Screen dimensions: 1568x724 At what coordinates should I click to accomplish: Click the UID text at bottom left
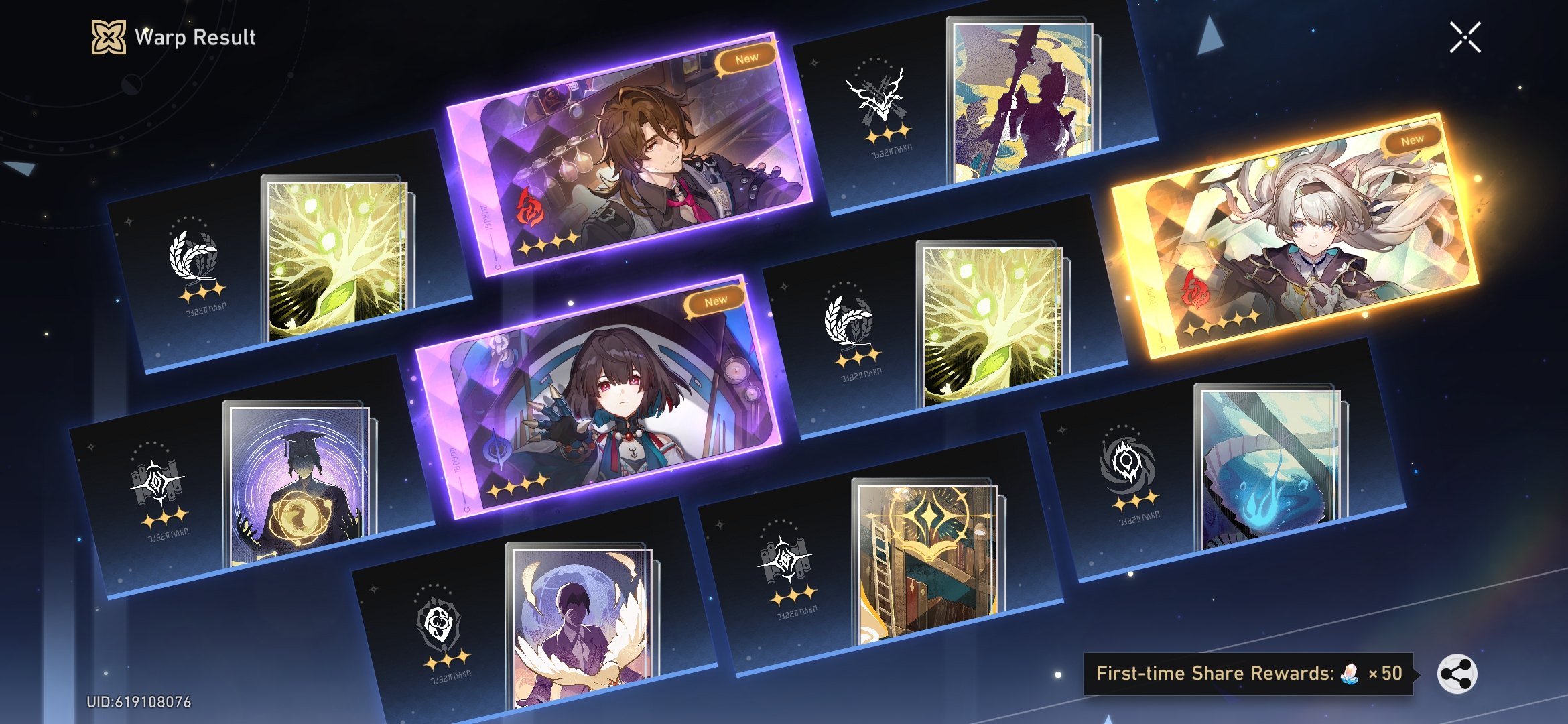141,703
